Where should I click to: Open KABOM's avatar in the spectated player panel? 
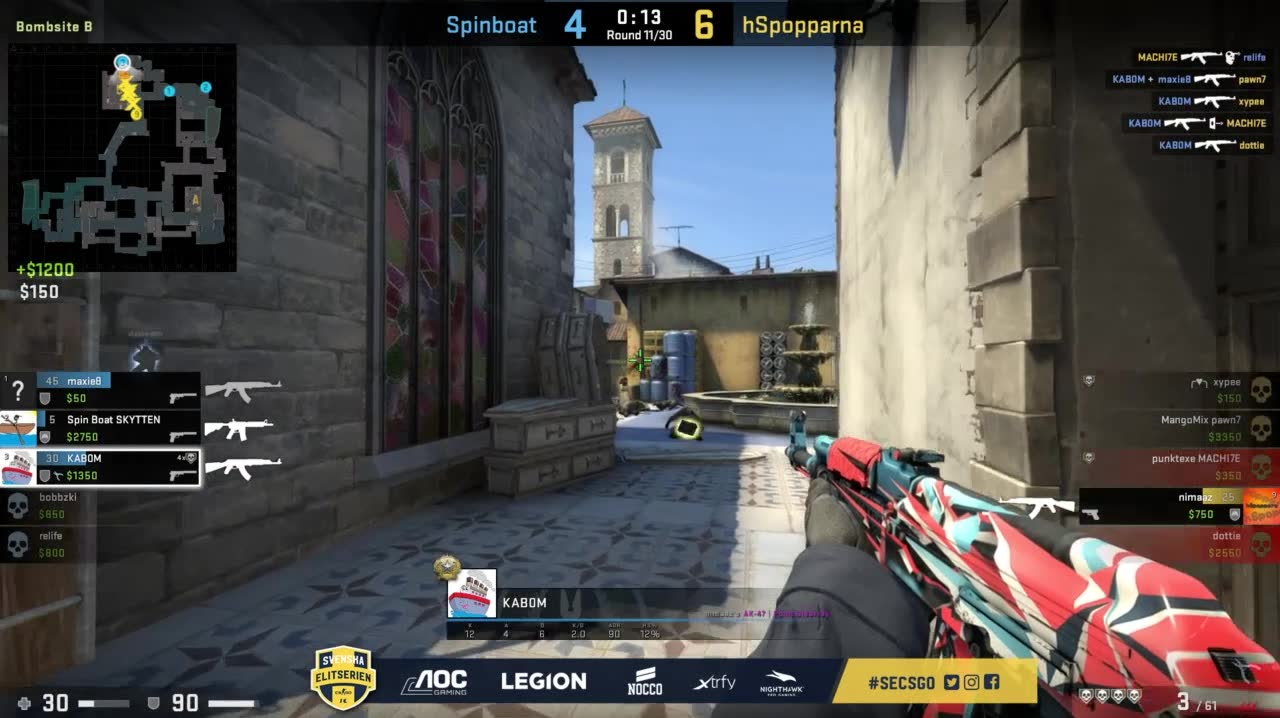coord(471,594)
